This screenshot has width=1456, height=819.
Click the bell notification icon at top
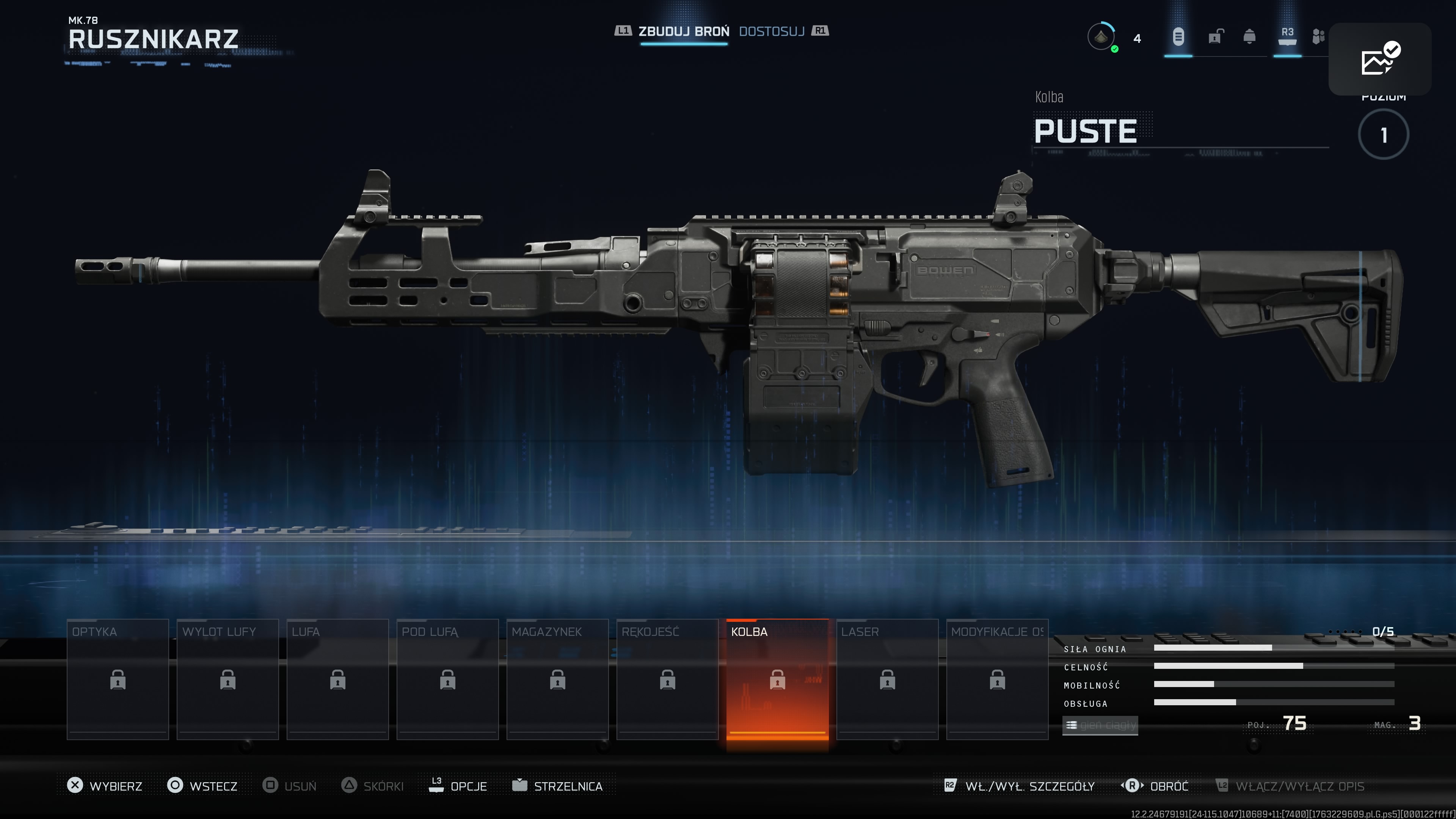click(1250, 37)
